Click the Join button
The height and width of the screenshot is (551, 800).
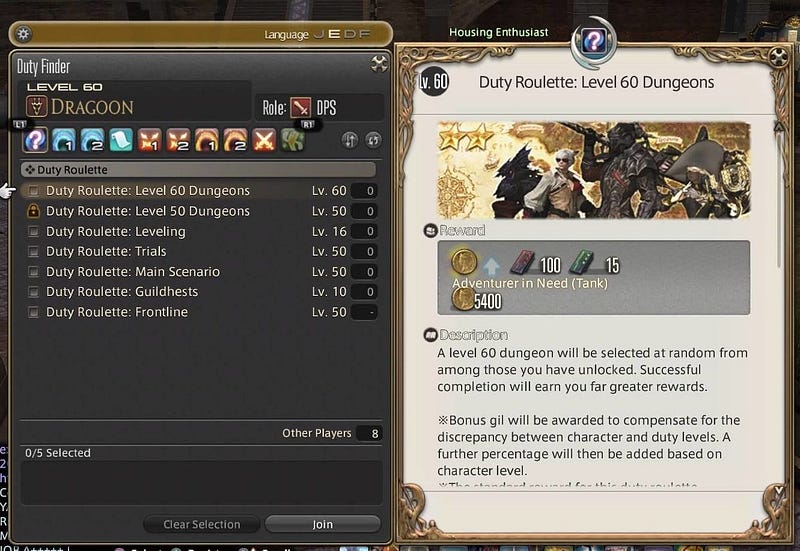[322, 524]
